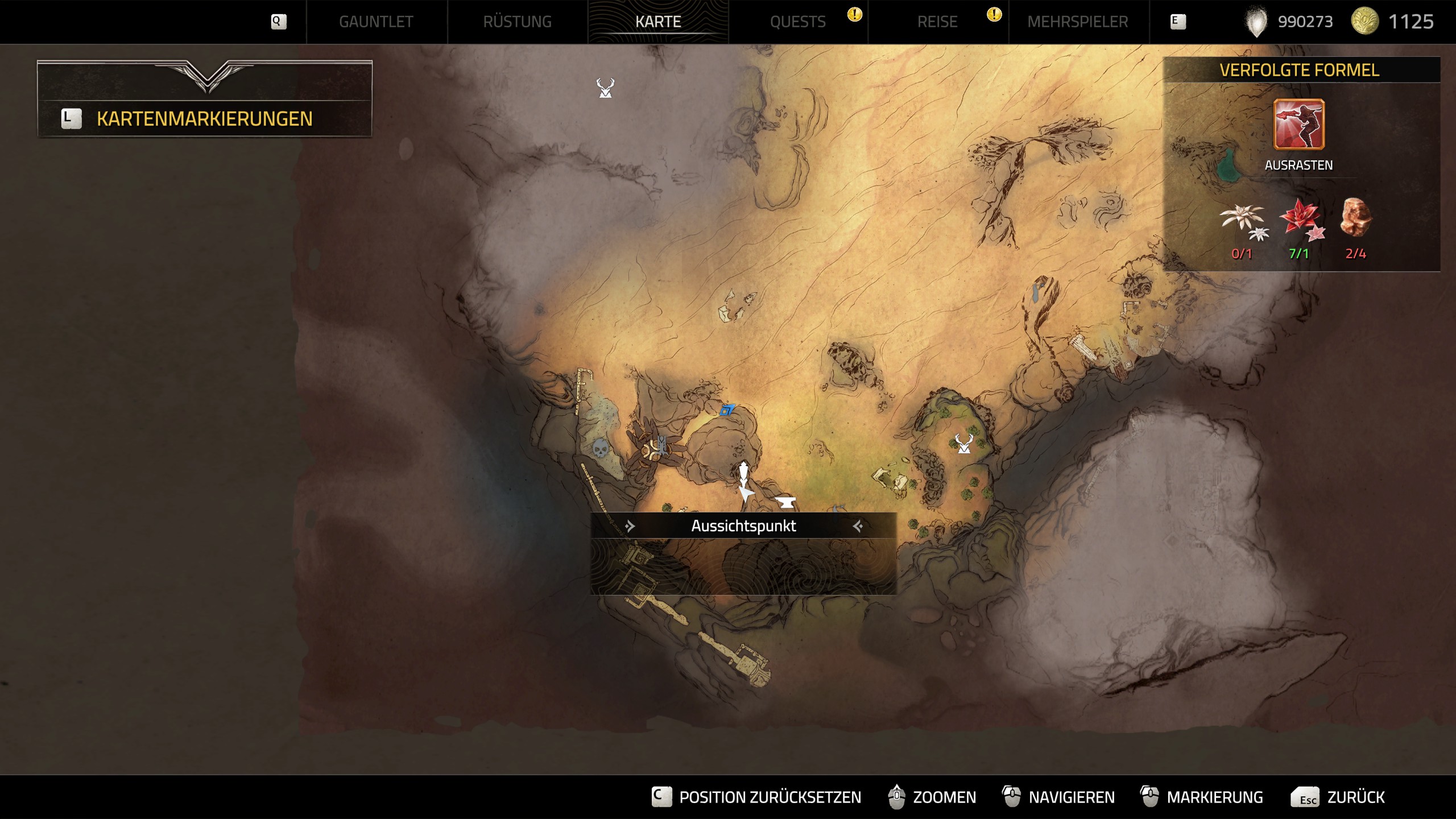Select the blue marker on the map

[x=727, y=409]
